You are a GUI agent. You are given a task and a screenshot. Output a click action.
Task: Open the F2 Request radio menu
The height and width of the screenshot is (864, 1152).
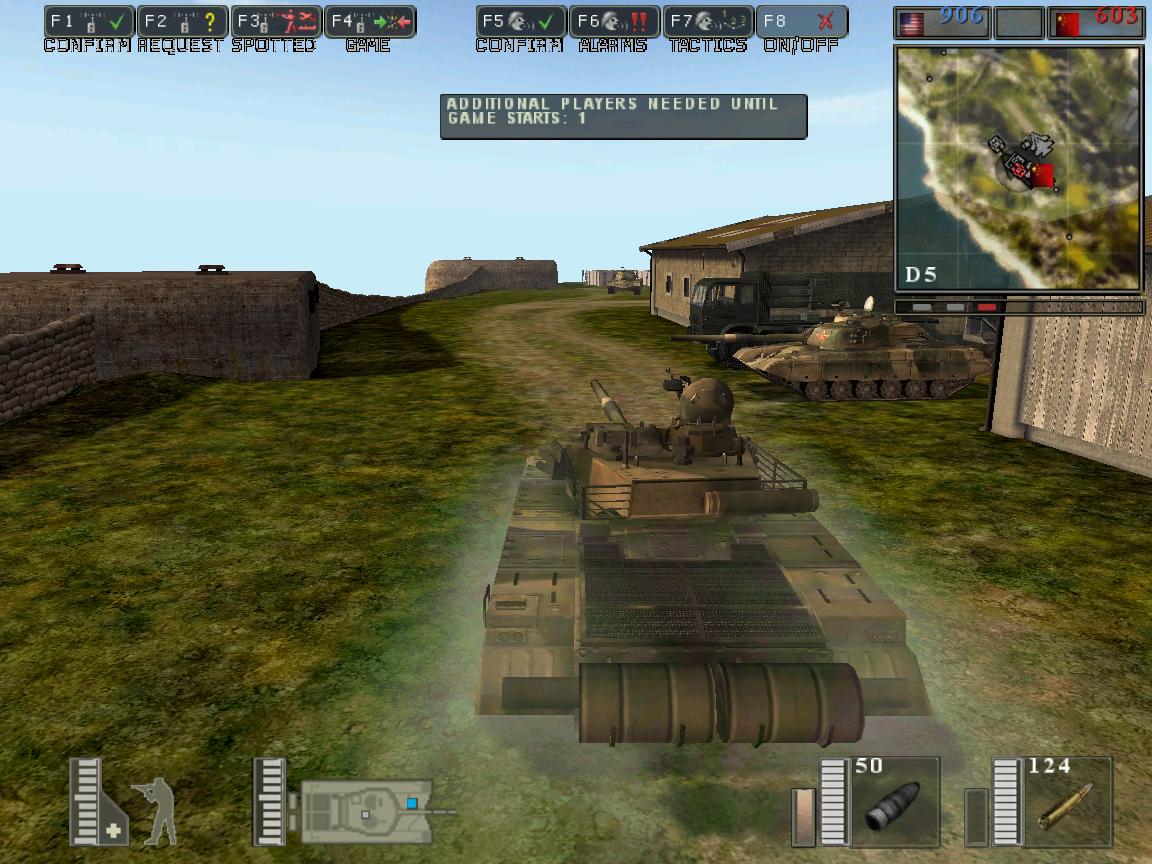click(182, 21)
